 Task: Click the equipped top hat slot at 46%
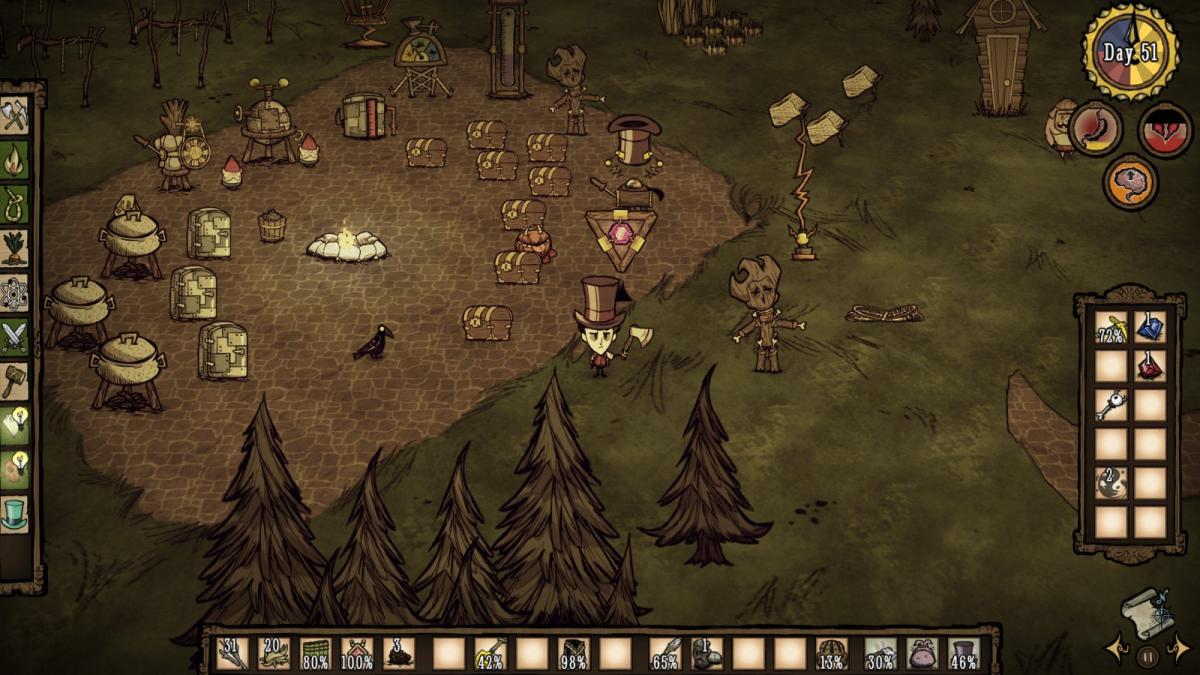[963, 653]
